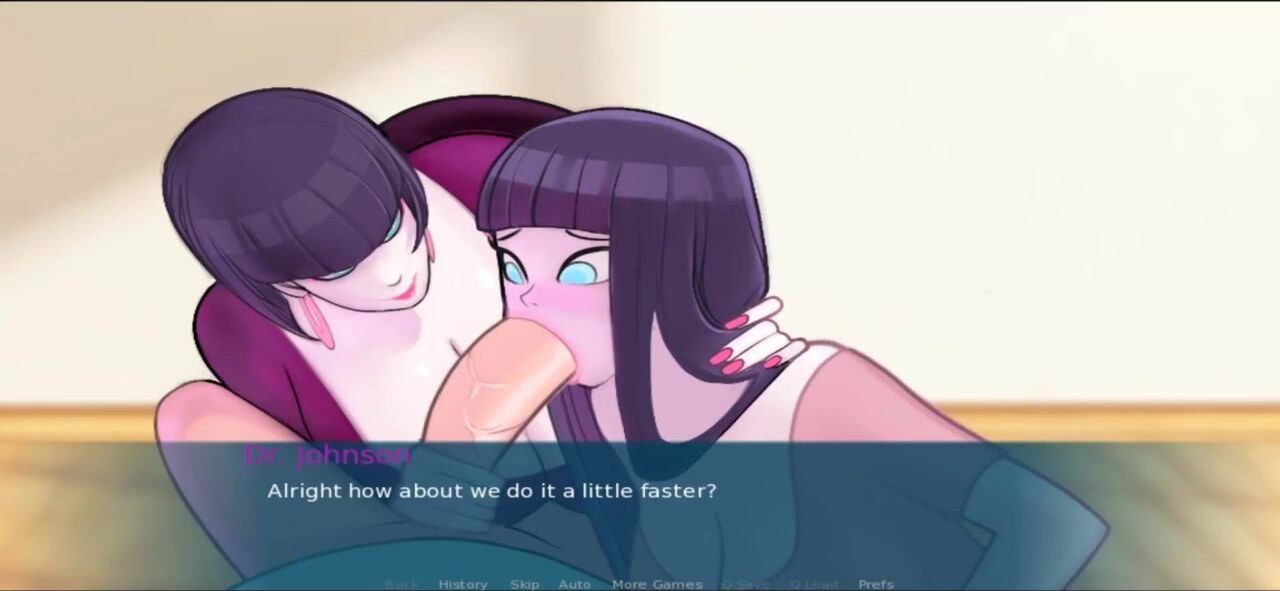1280x591 pixels.
Task: Click the dimmed Back button
Action: pyautogui.click(x=401, y=584)
